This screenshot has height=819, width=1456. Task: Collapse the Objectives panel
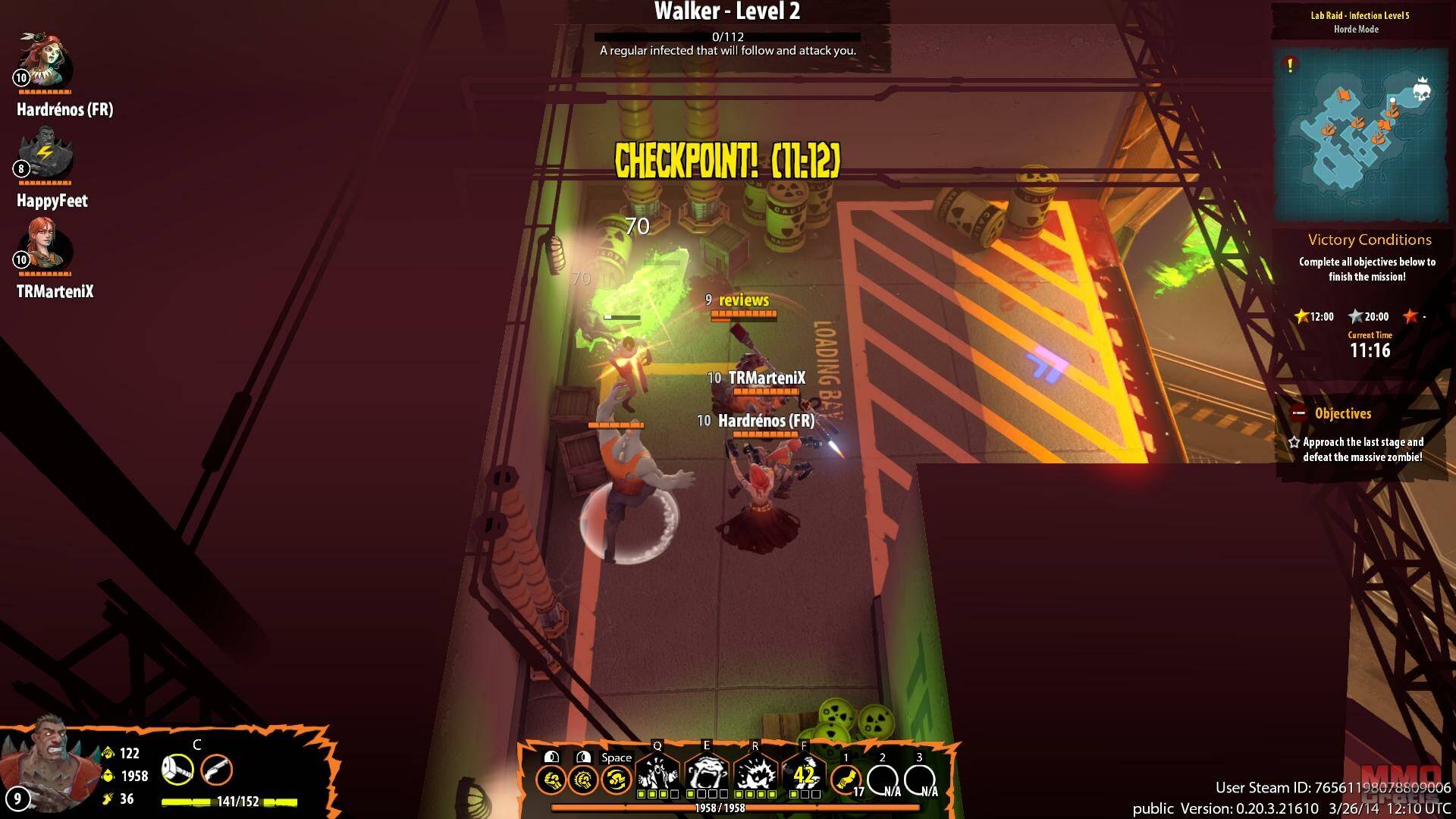(x=1299, y=413)
